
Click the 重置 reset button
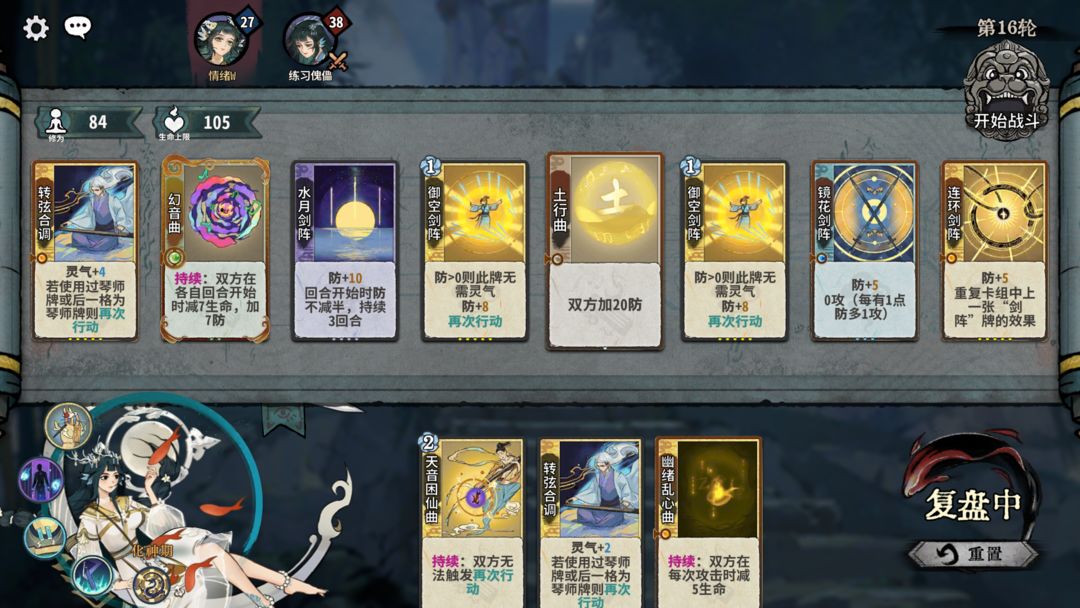click(972, 554)
